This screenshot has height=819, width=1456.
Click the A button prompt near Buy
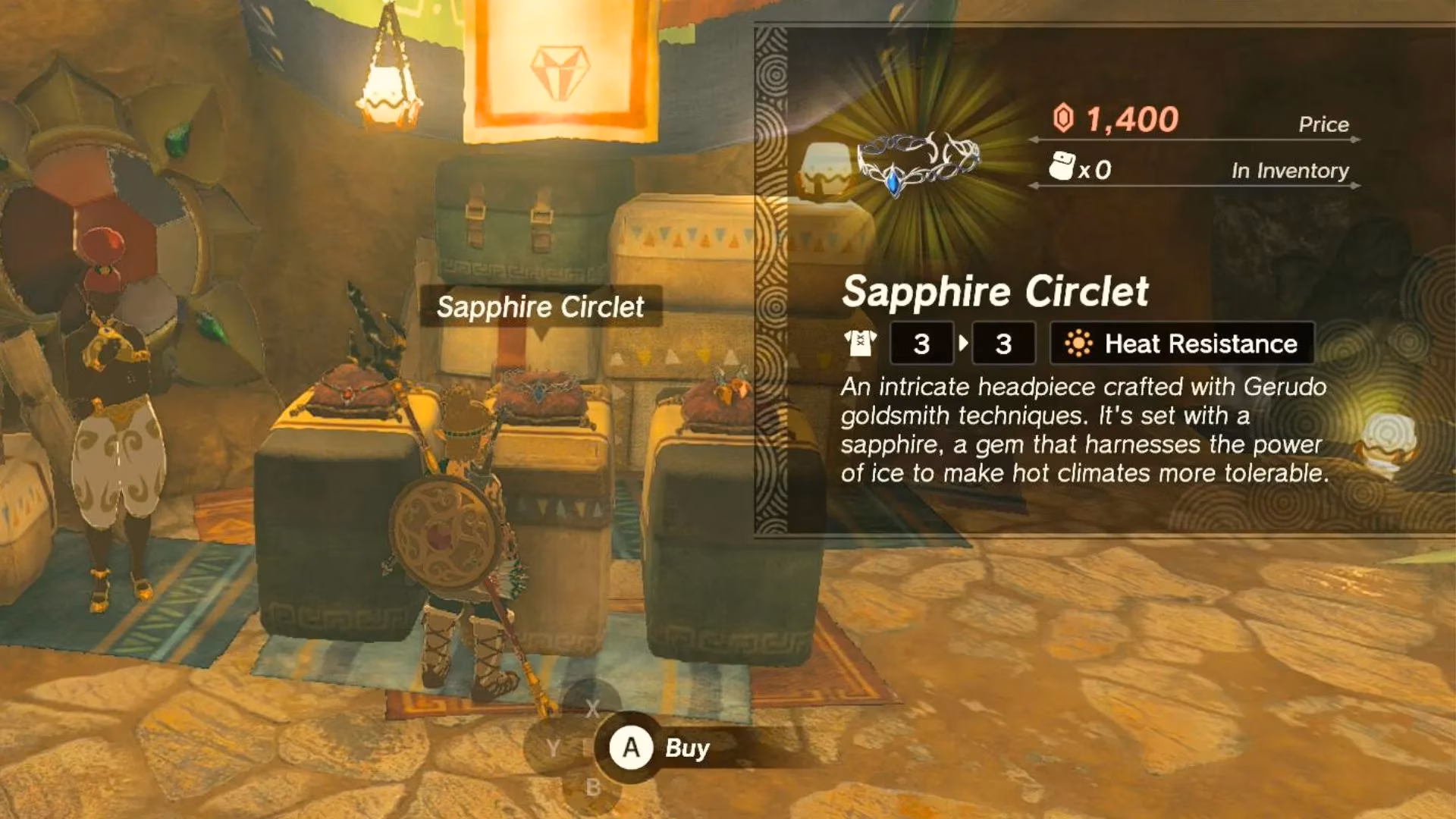click(632, 748)
